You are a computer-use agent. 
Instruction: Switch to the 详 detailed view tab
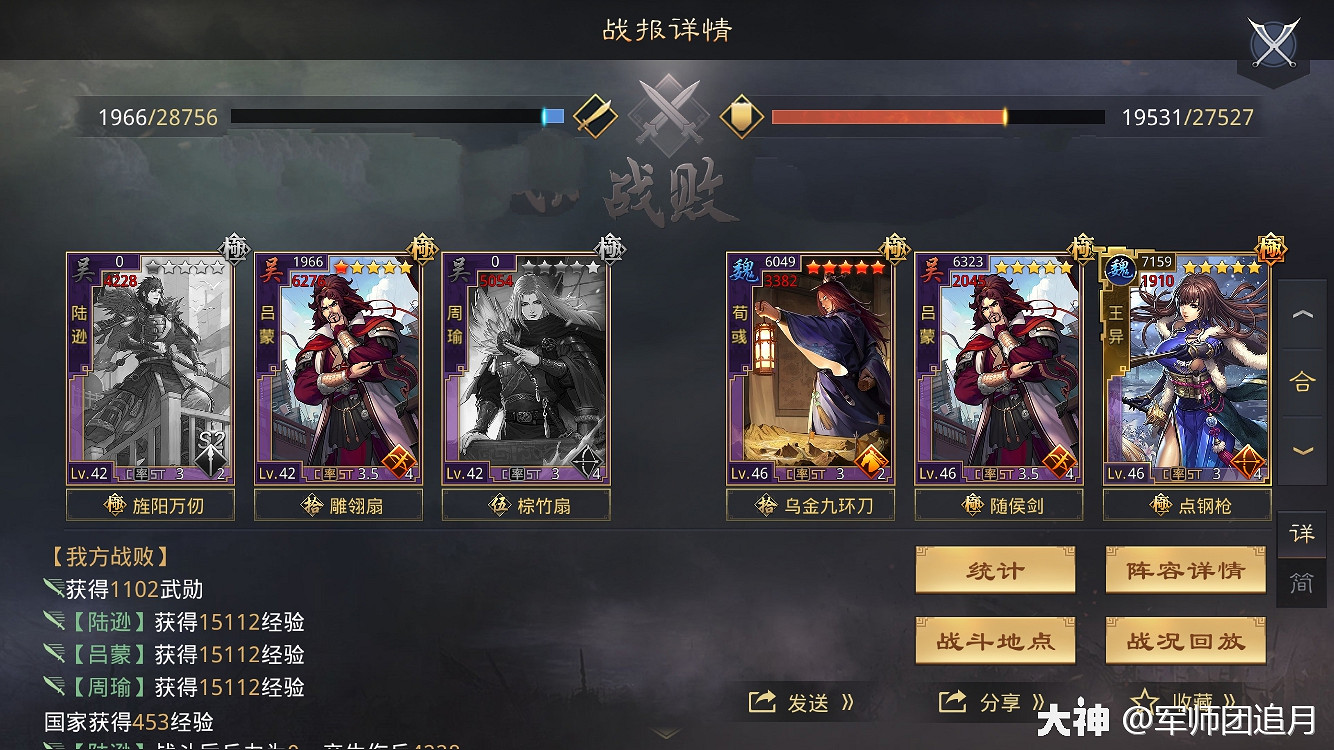click(1302, 535)
